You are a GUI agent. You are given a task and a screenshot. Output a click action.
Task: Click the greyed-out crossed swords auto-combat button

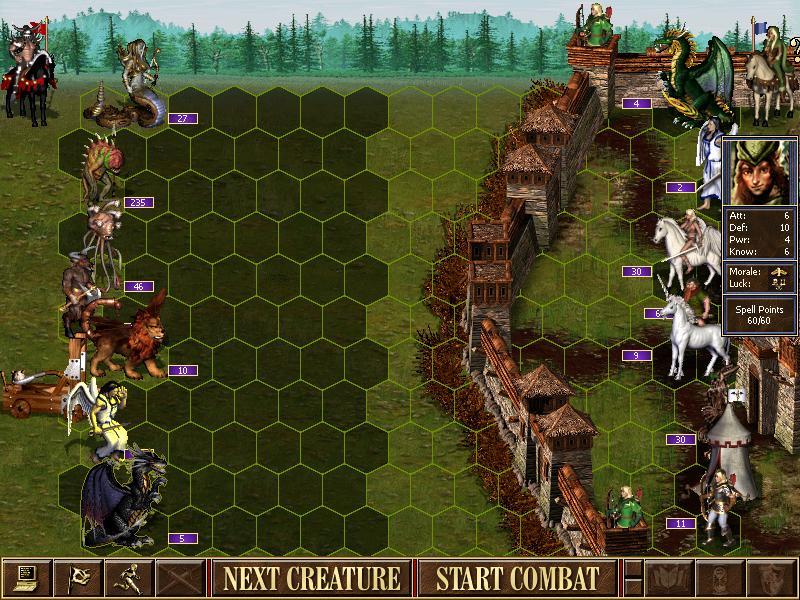(180, 577)
